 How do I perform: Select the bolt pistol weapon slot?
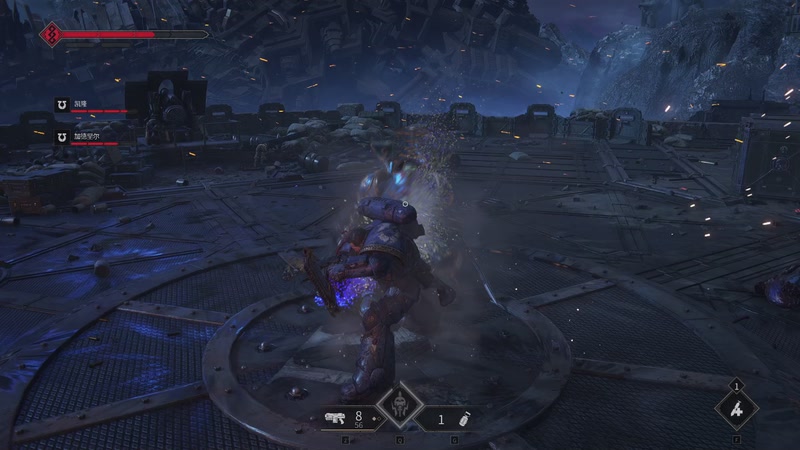335,417
